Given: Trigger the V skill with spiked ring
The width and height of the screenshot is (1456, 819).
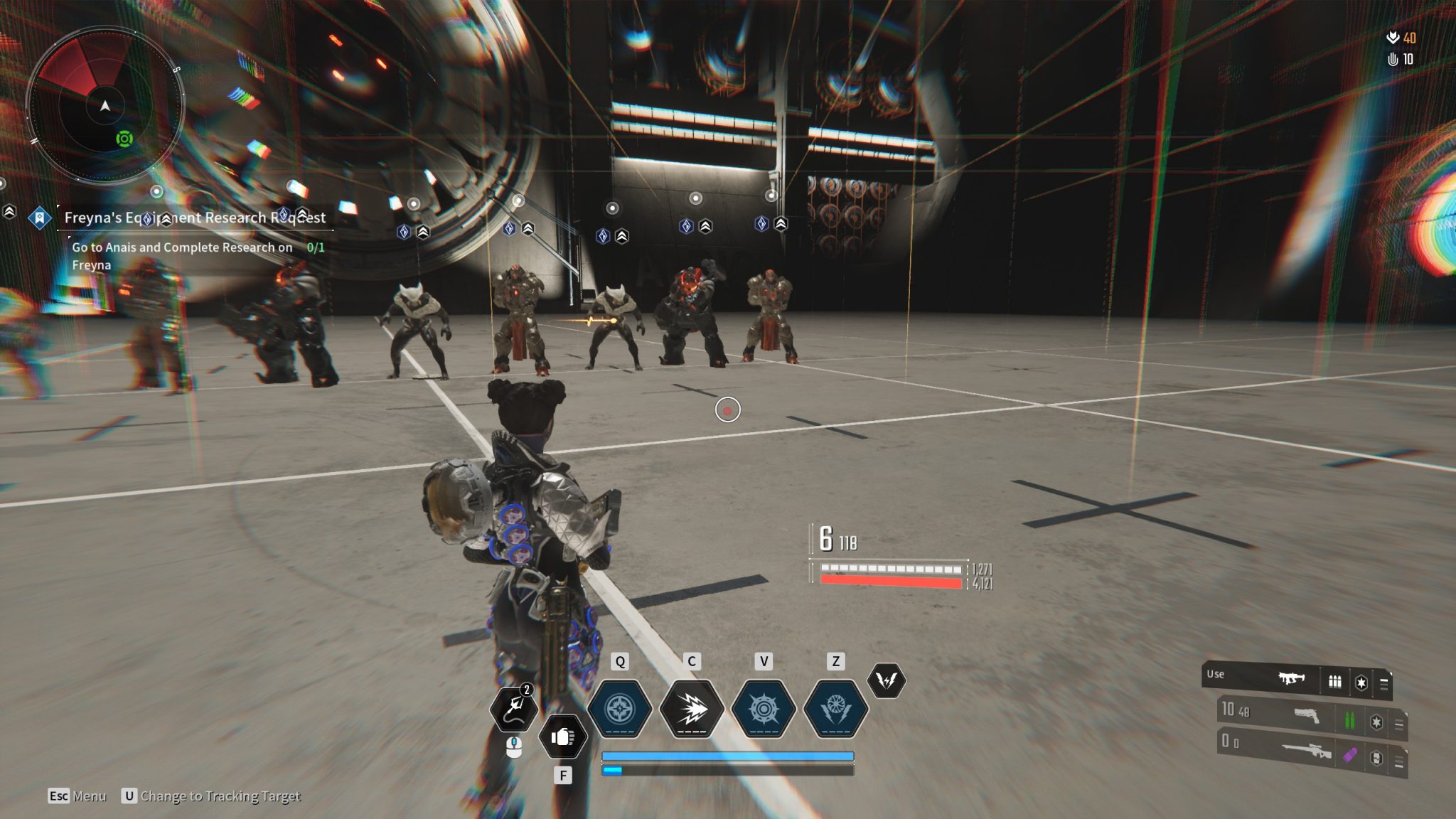Looking at the screenshot, I should (x=764, y=709).
